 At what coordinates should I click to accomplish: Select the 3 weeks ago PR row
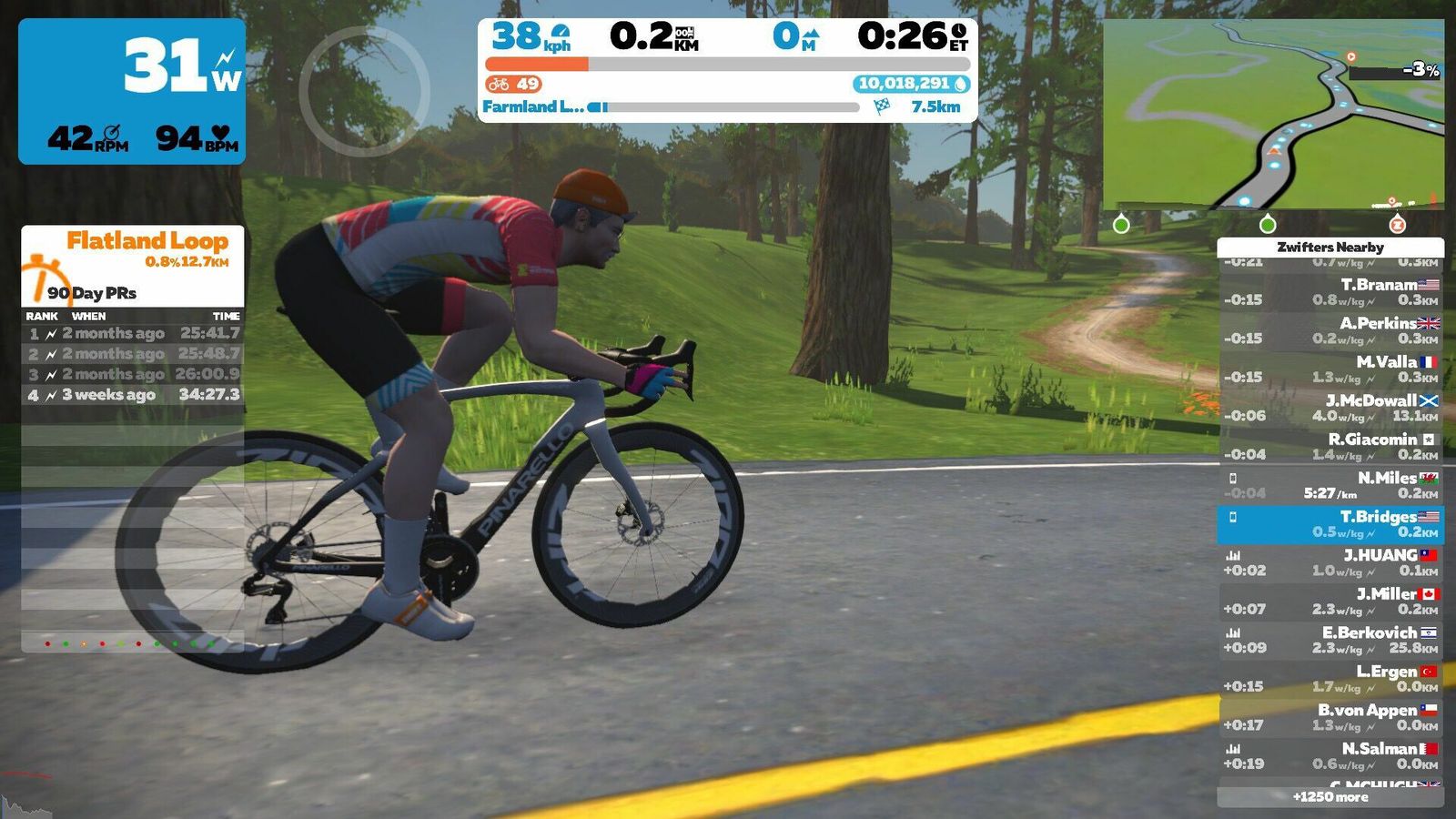tap(133, 395)
